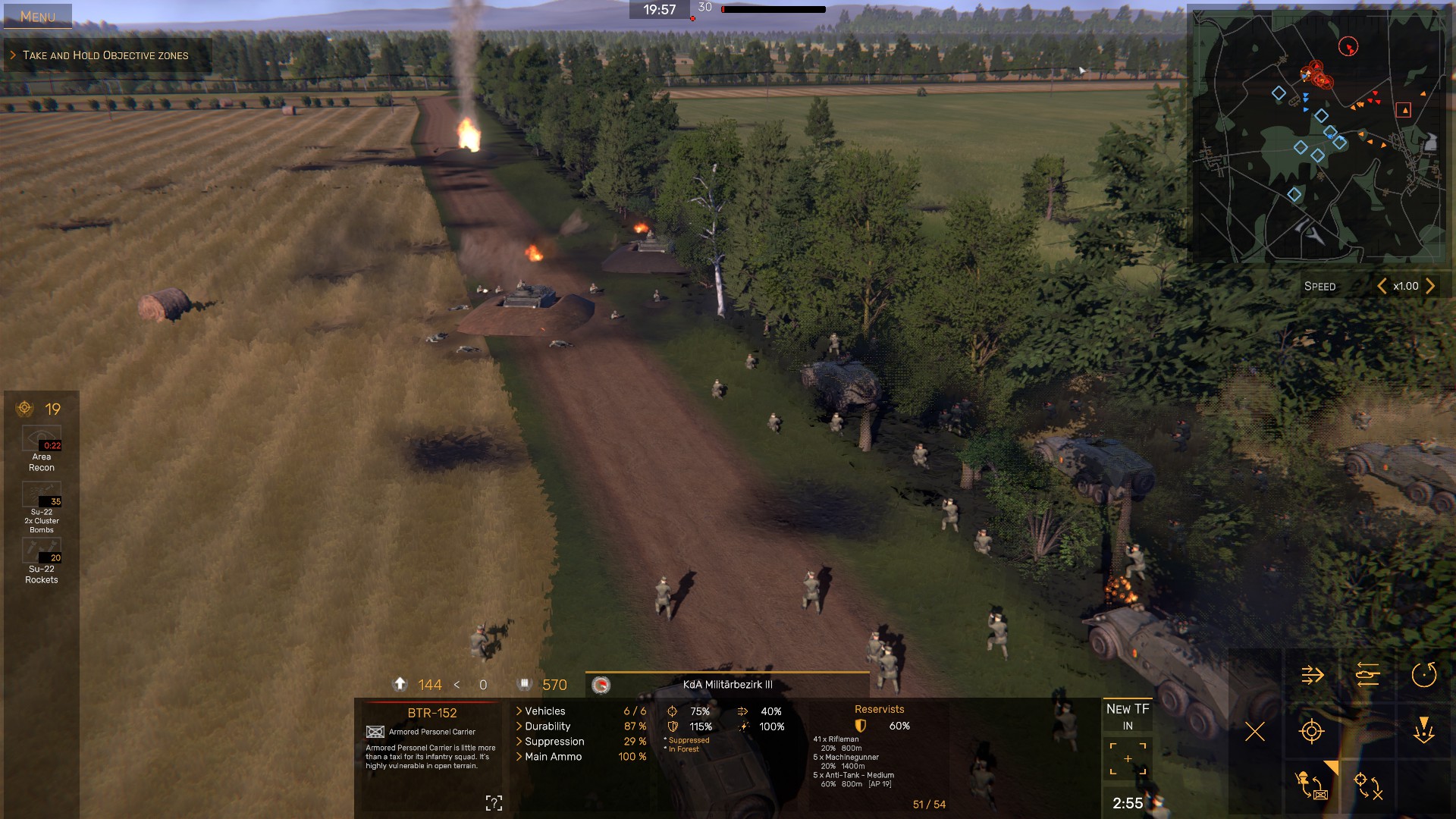Choose the reverse move tank order
Screen dimensions: 1456x819
1368,675
